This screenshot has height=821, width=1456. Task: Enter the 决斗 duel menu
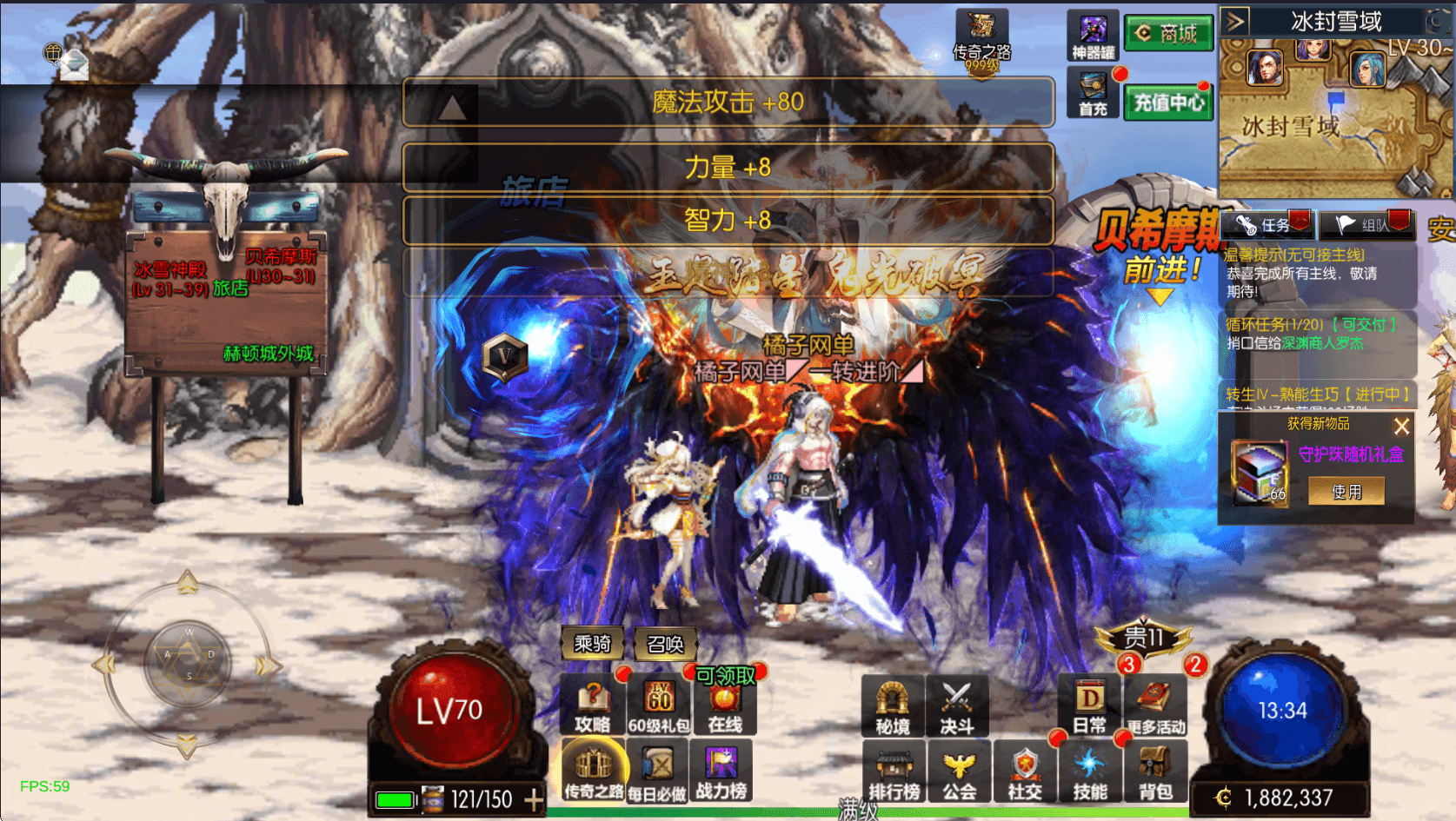pos(957,705)
